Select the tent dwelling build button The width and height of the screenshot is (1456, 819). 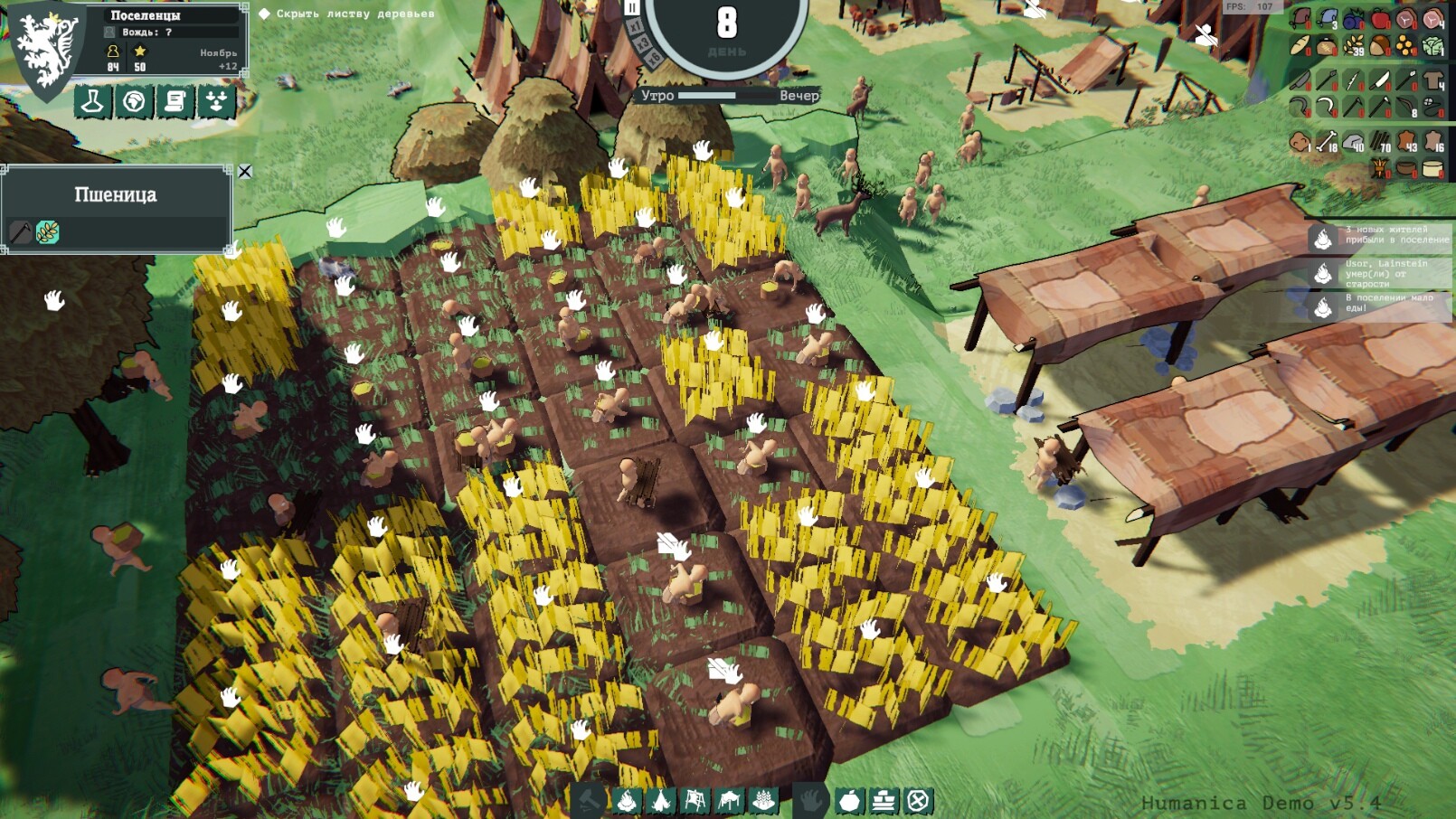(661, 801)
